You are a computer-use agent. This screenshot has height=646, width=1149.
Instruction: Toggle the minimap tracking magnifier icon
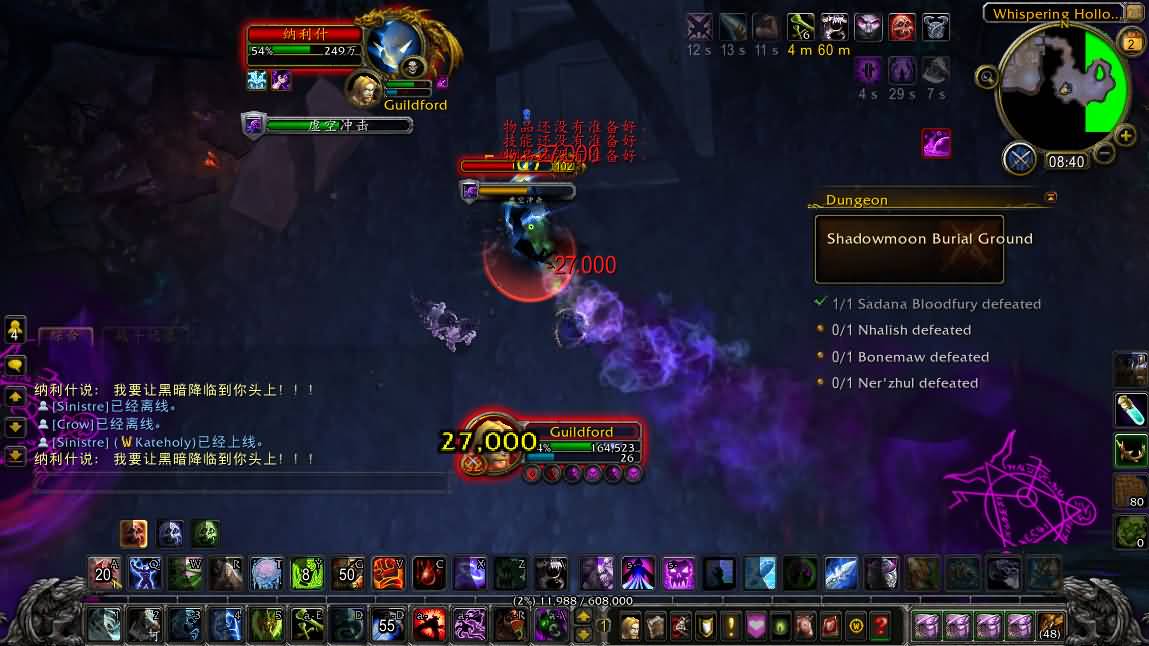point(987,77)
